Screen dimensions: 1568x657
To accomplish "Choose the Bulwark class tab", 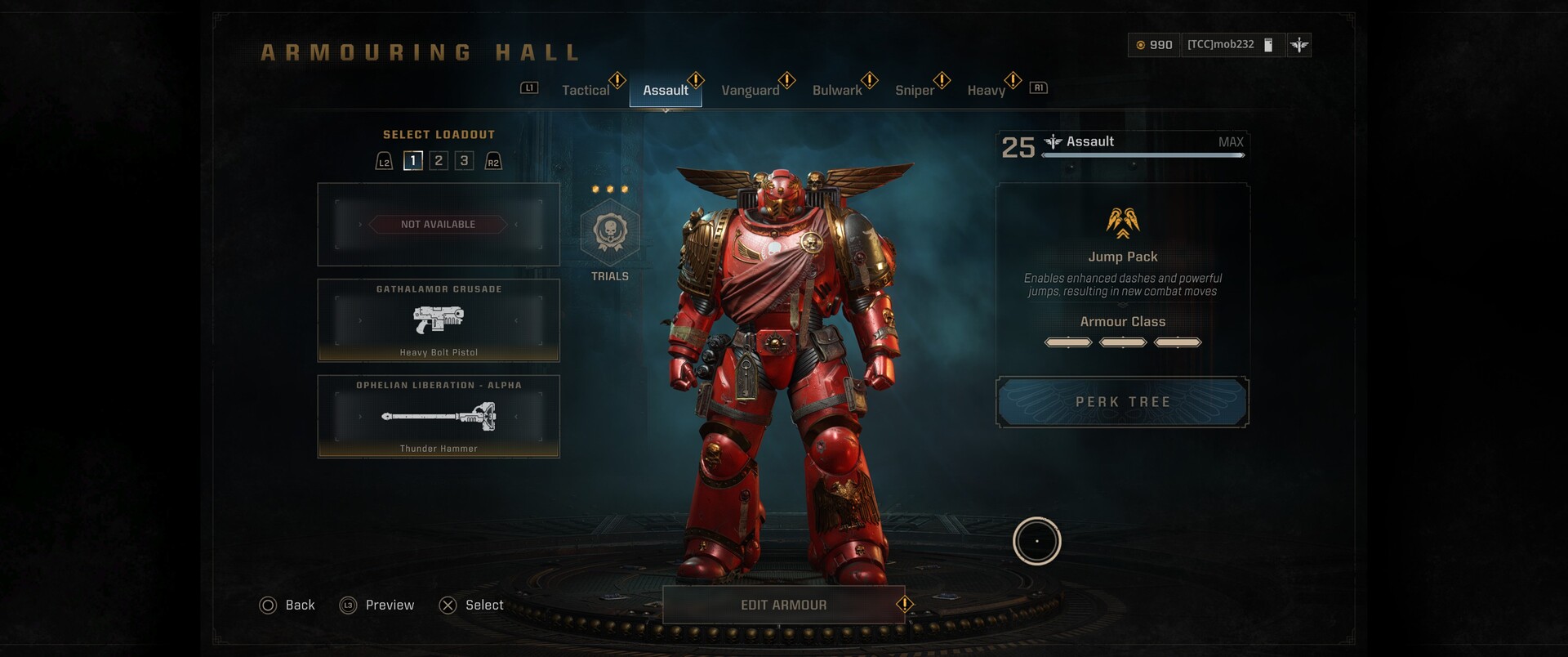I will coord(837,91).
